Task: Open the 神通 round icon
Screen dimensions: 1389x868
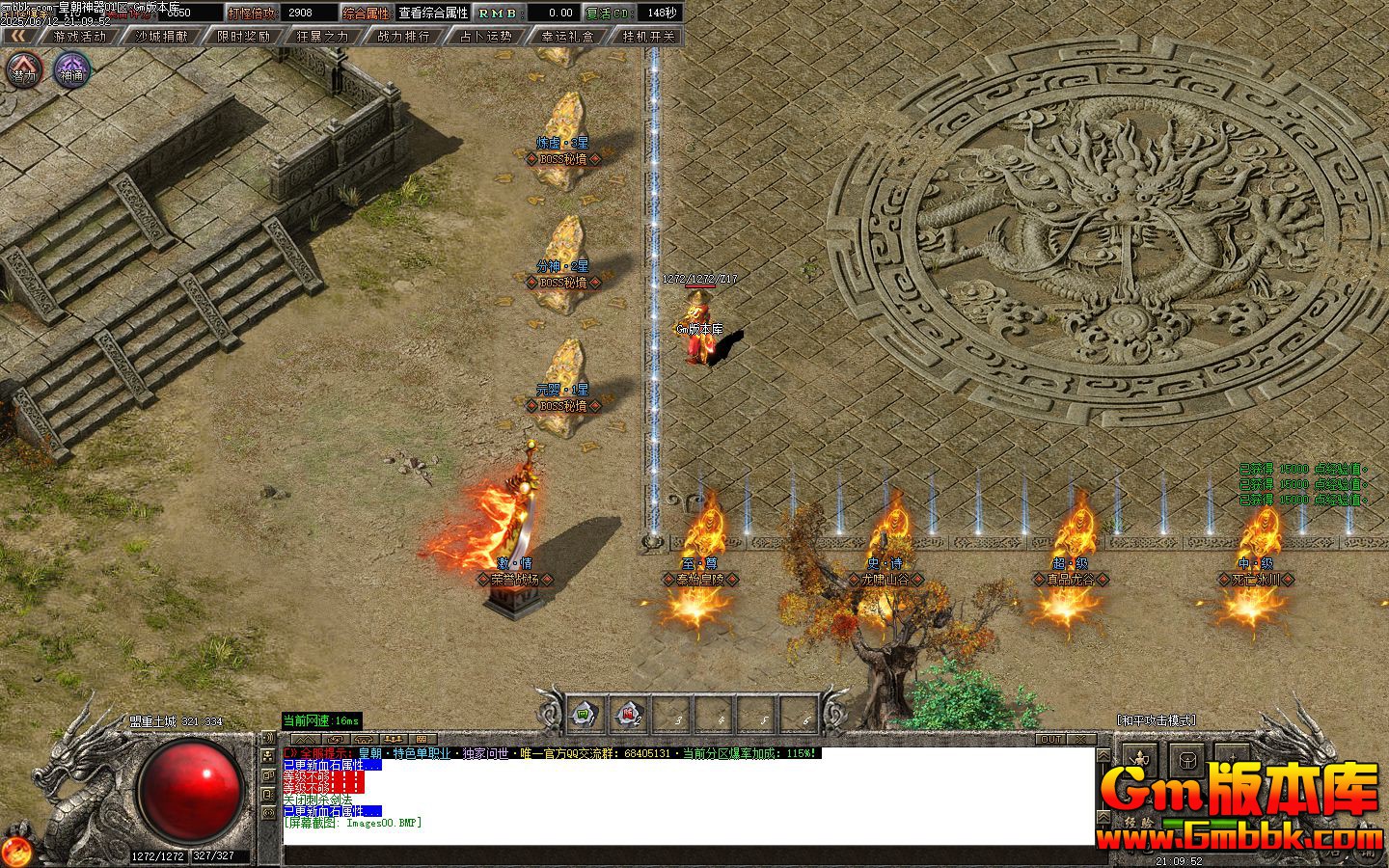Action: point(71,70)
